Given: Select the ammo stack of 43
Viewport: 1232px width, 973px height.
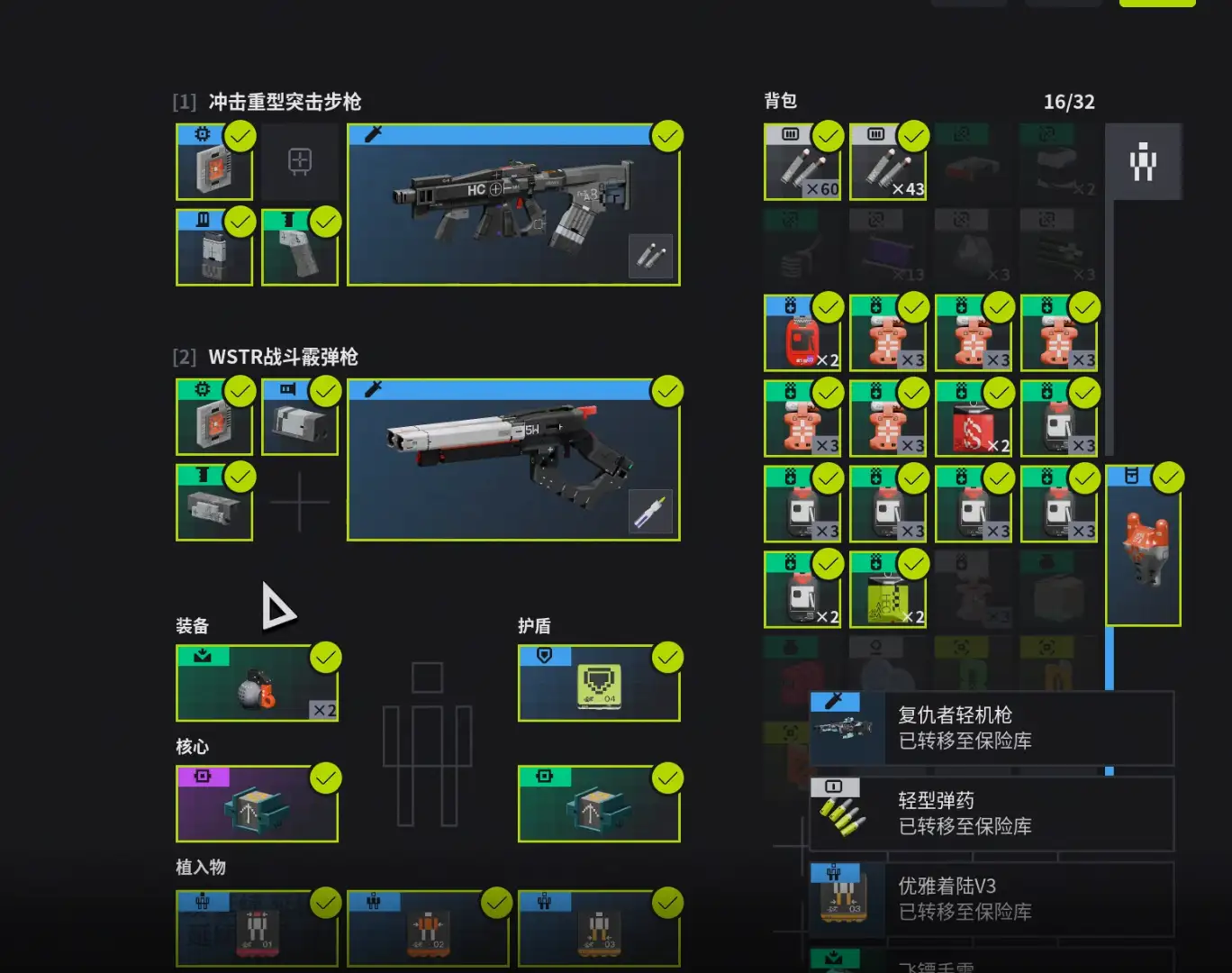Looking at the screenshot, I should point(887,162).
